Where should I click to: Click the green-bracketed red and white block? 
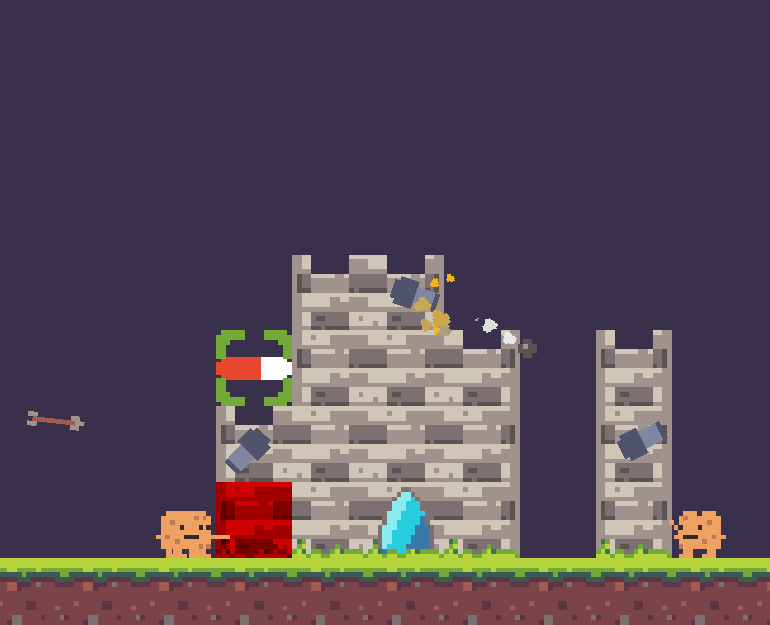[254, 368]
